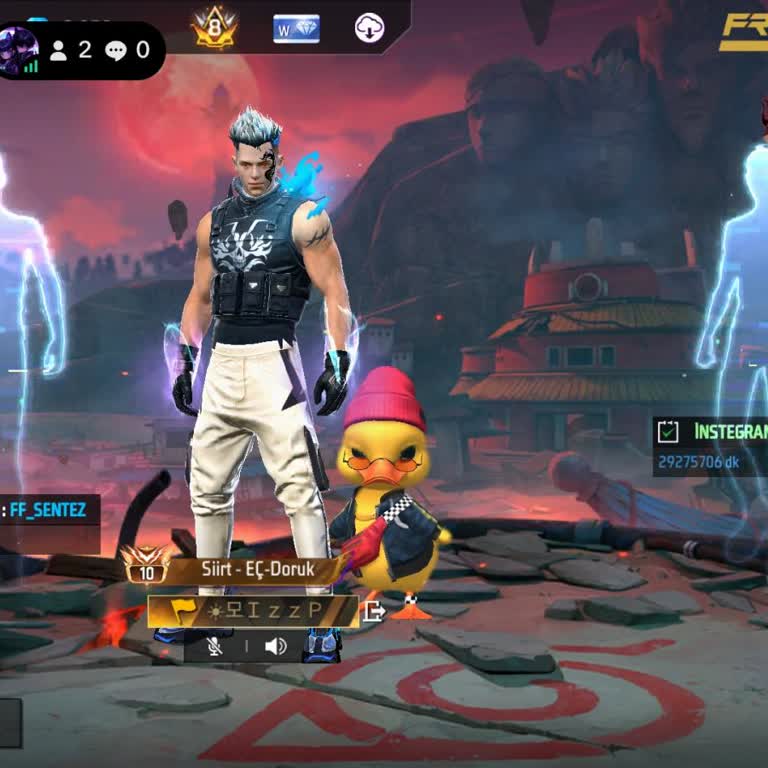This screenshot has height=768, width=768.
Task: Toggle the muted microphone icon
Action: (x=215, y=646)
